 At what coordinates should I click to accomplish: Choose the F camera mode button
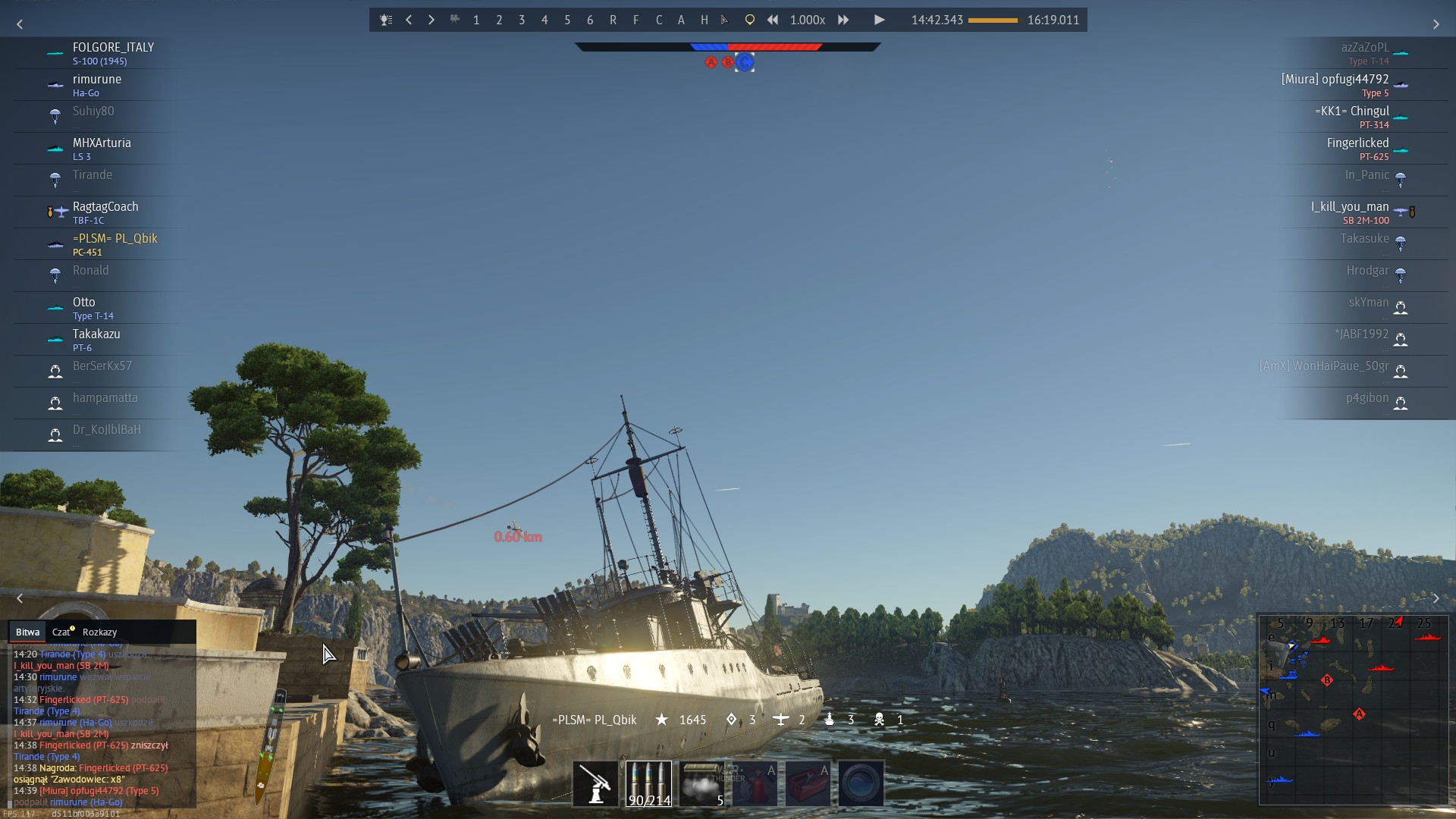(x=635, y=20)
